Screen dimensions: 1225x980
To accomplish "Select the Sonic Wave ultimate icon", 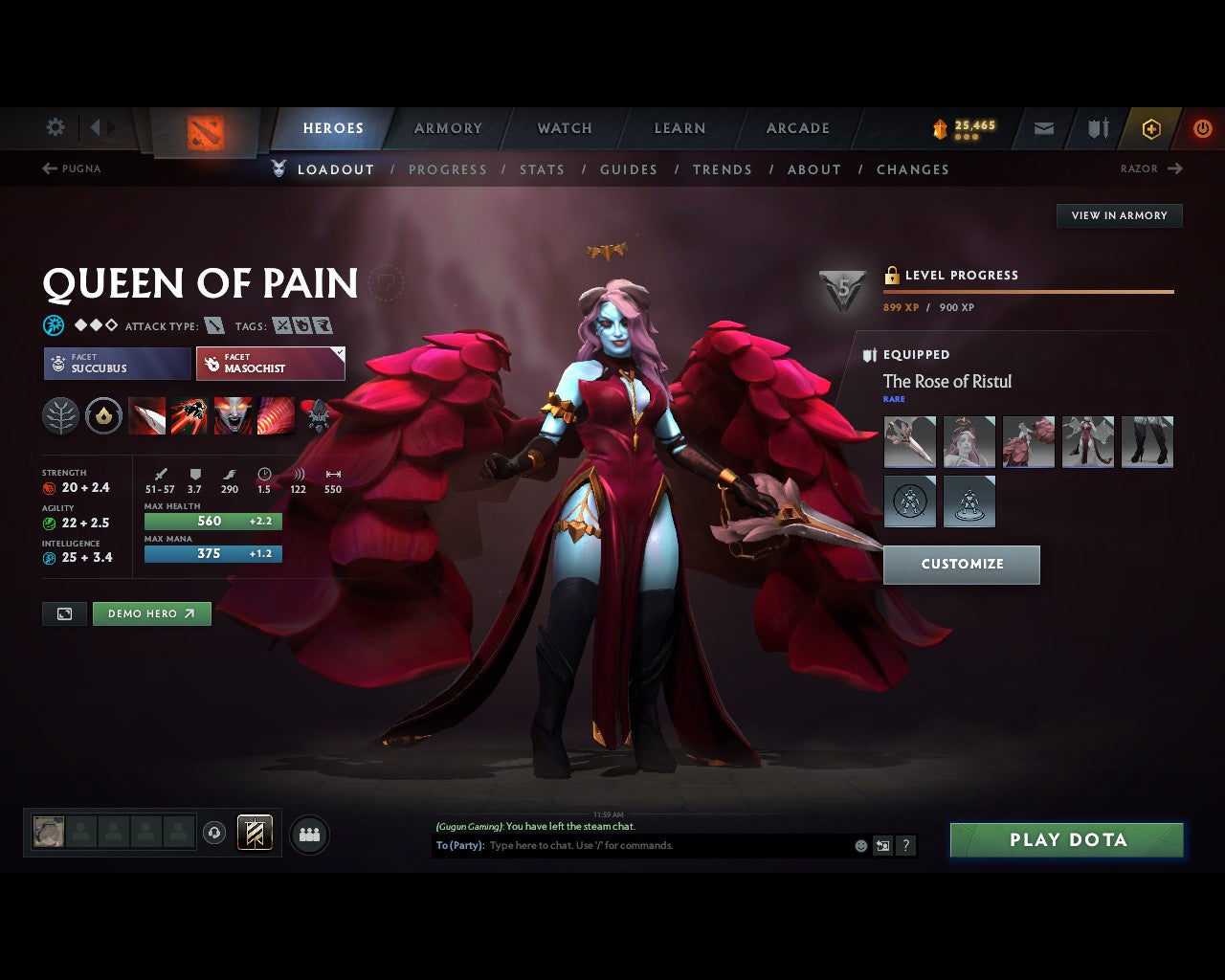I will pos(277,415).
